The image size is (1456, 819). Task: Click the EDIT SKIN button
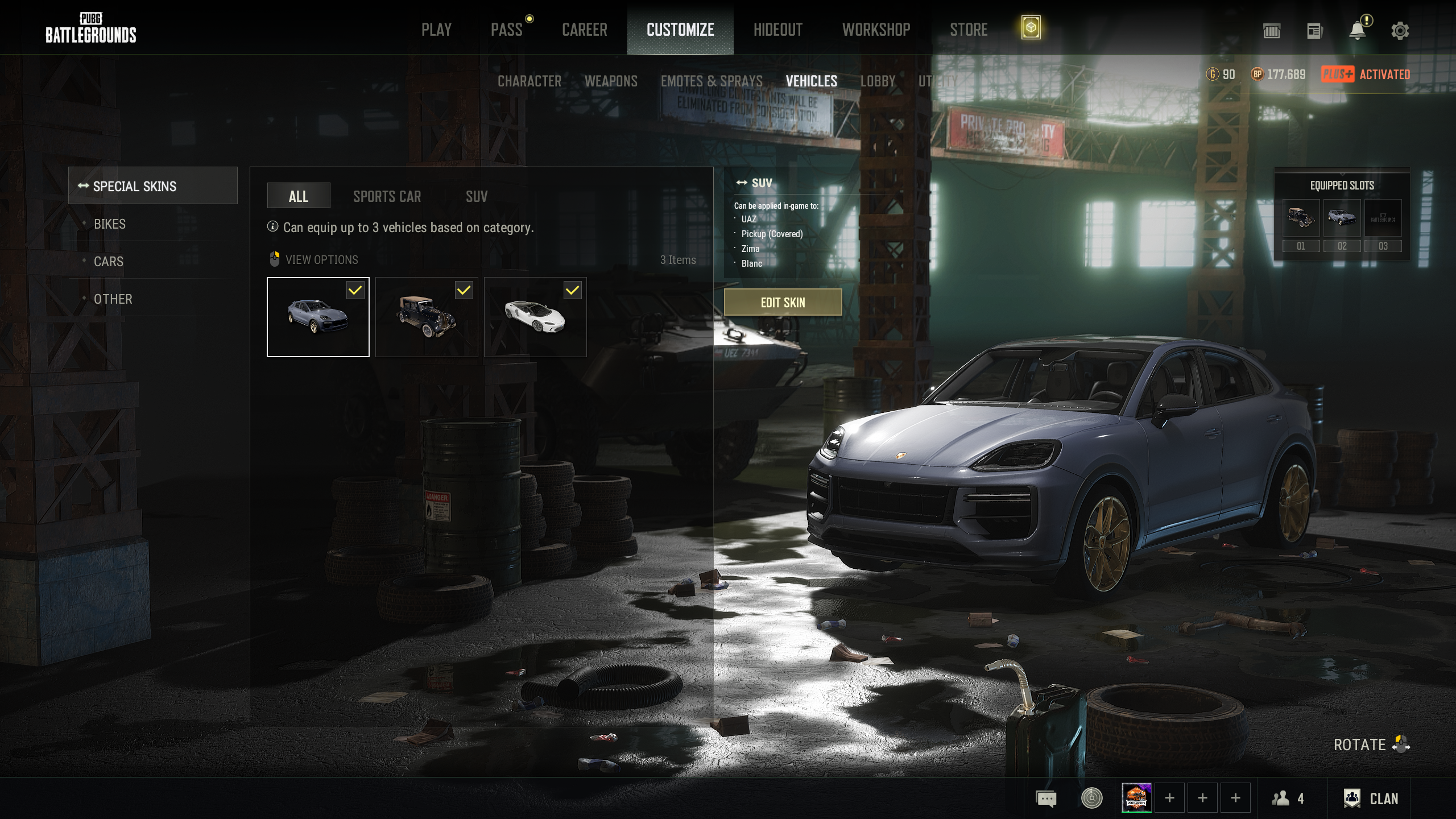(x=783, y=302)
